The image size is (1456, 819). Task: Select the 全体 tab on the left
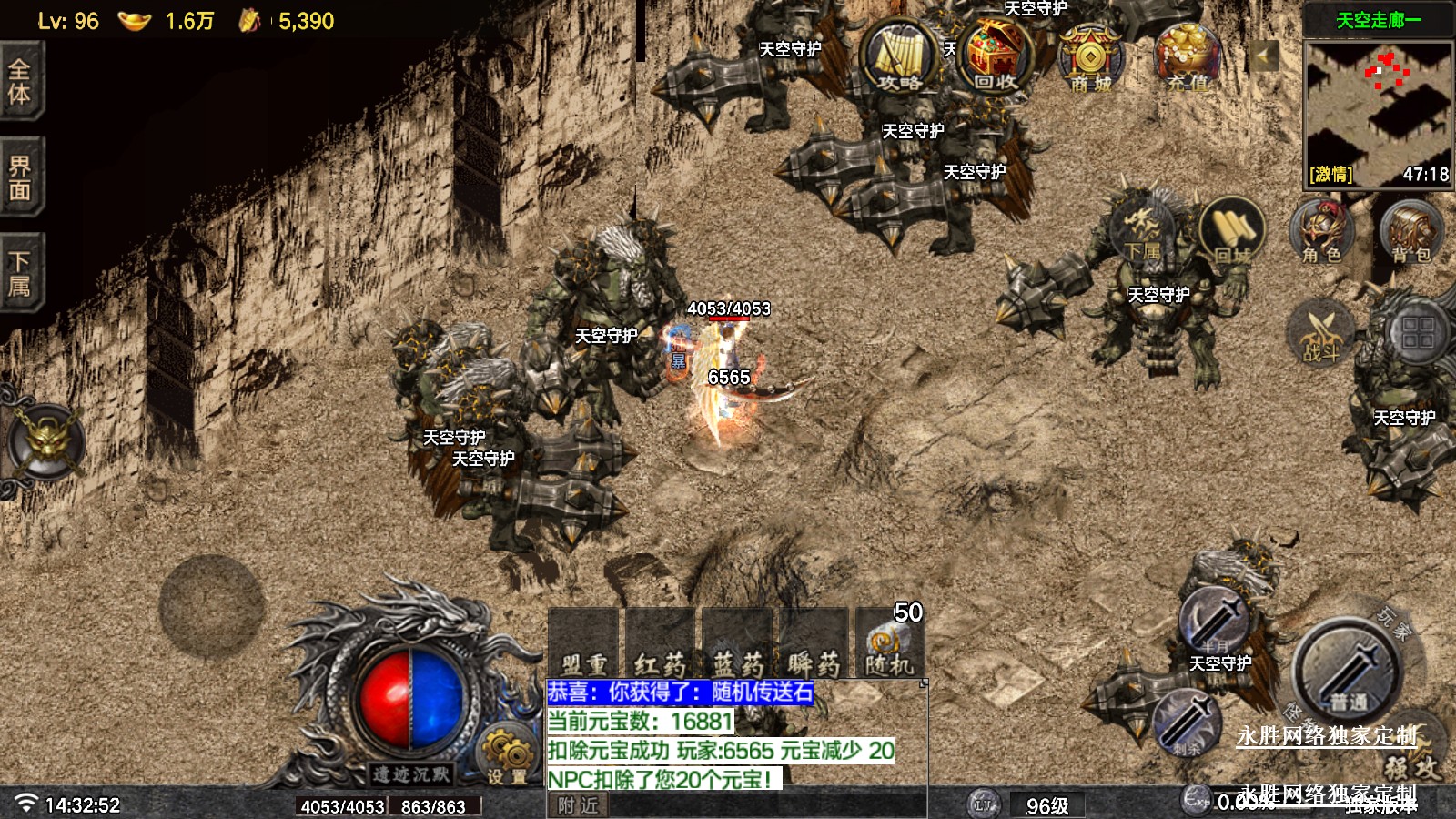pyautogui.click(x=20, y=82)
